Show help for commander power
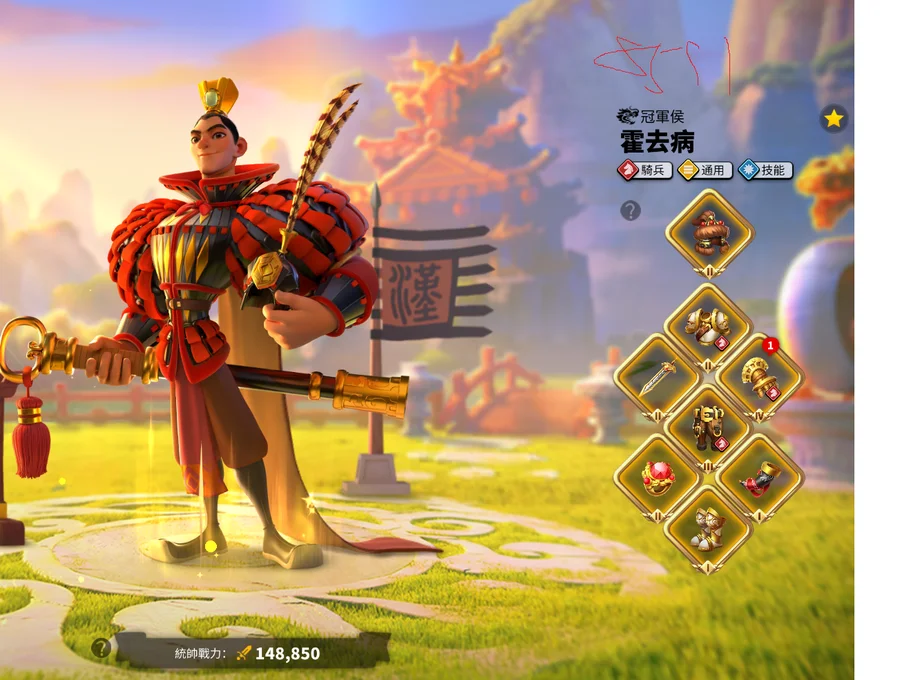 point(100,648)
